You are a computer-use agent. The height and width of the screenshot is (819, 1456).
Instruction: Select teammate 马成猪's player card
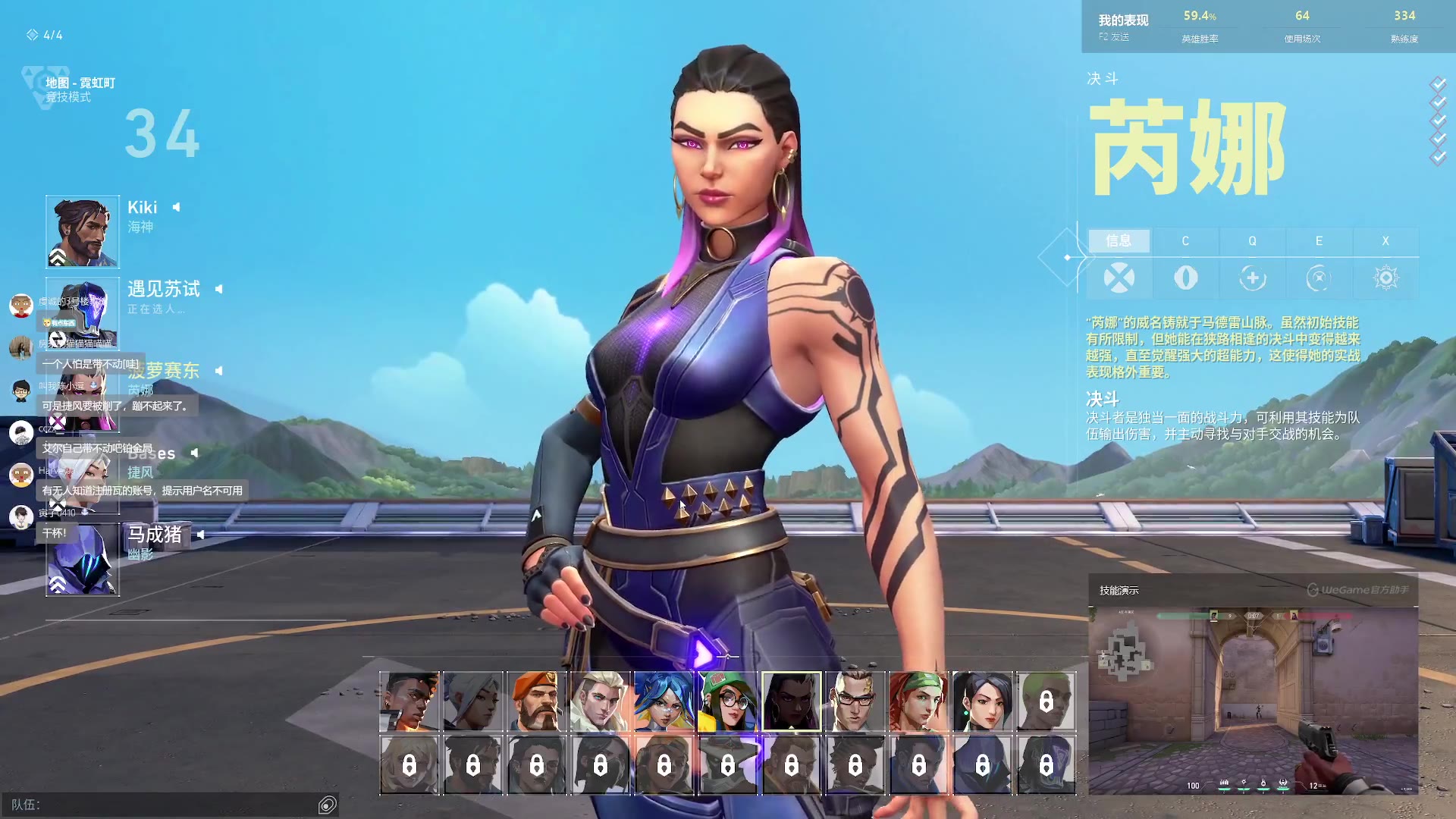click(x=83, y=560)
